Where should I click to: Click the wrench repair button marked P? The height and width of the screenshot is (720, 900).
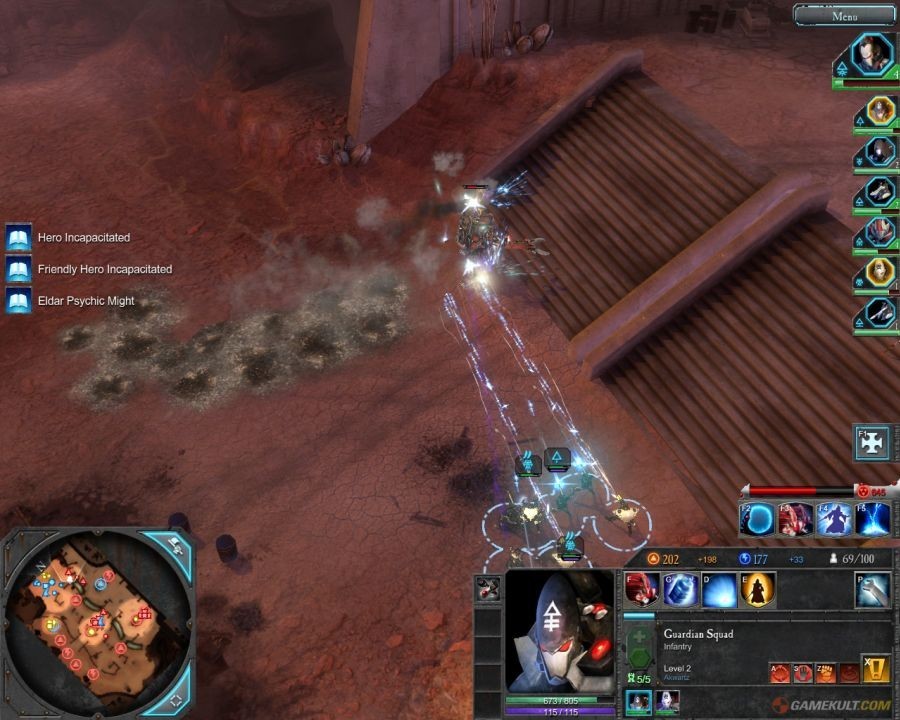pos(872,590)
